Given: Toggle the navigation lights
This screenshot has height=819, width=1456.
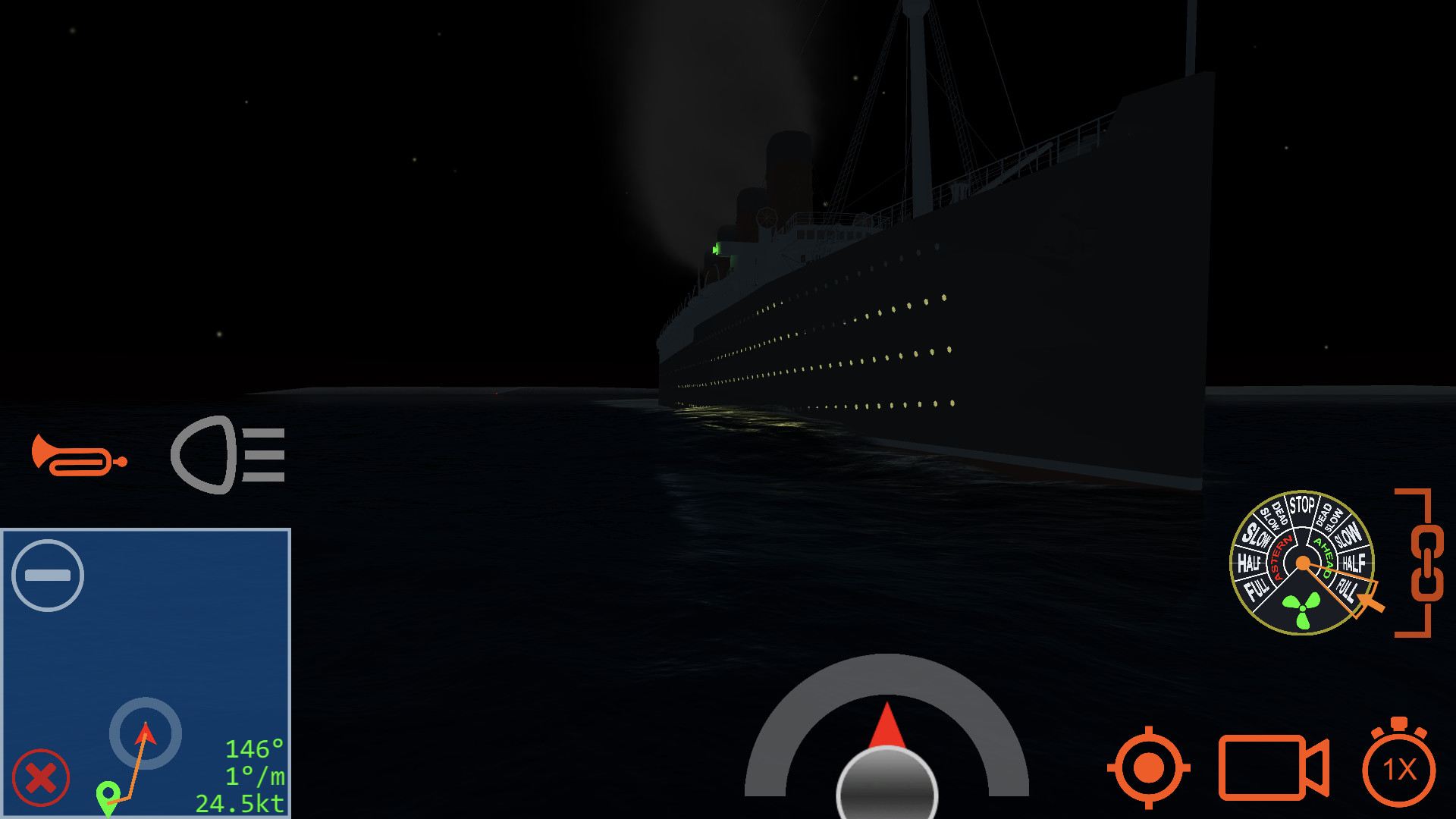Looking at the screenshot, I should pyautogui.click(x=226, y=456).
